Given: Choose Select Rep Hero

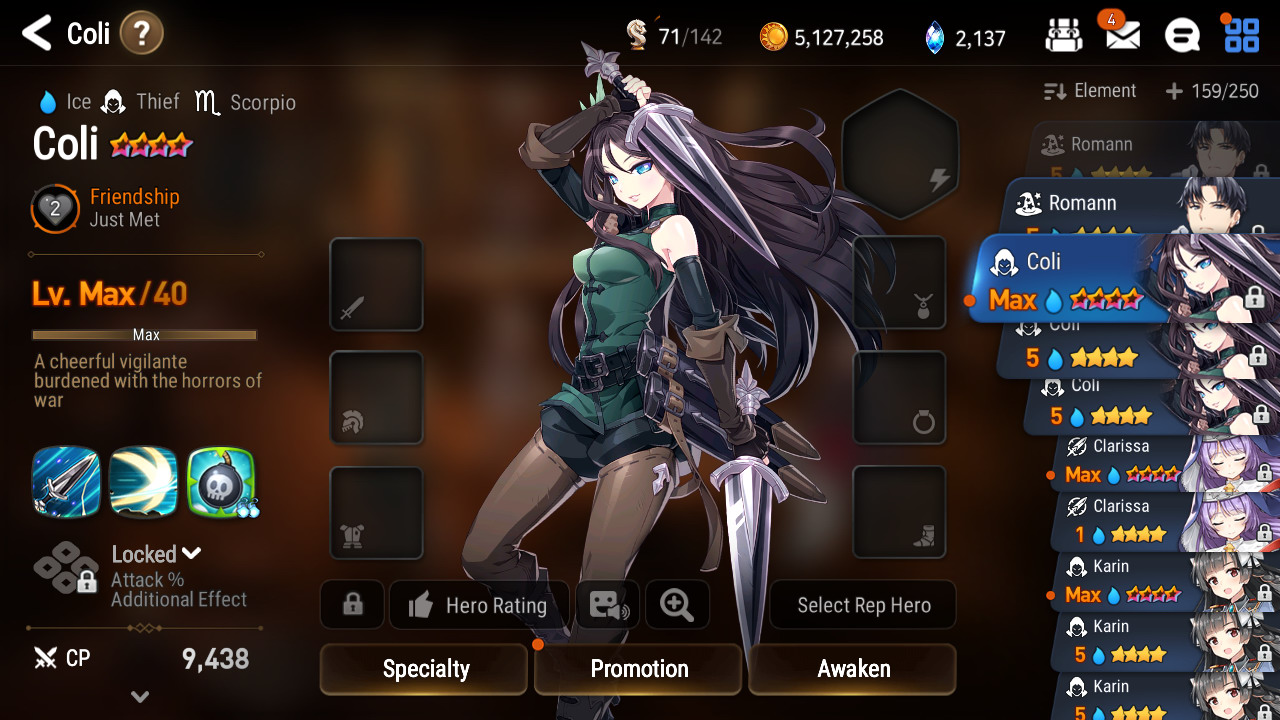Looking at the screenshot, I should point(863,605).
